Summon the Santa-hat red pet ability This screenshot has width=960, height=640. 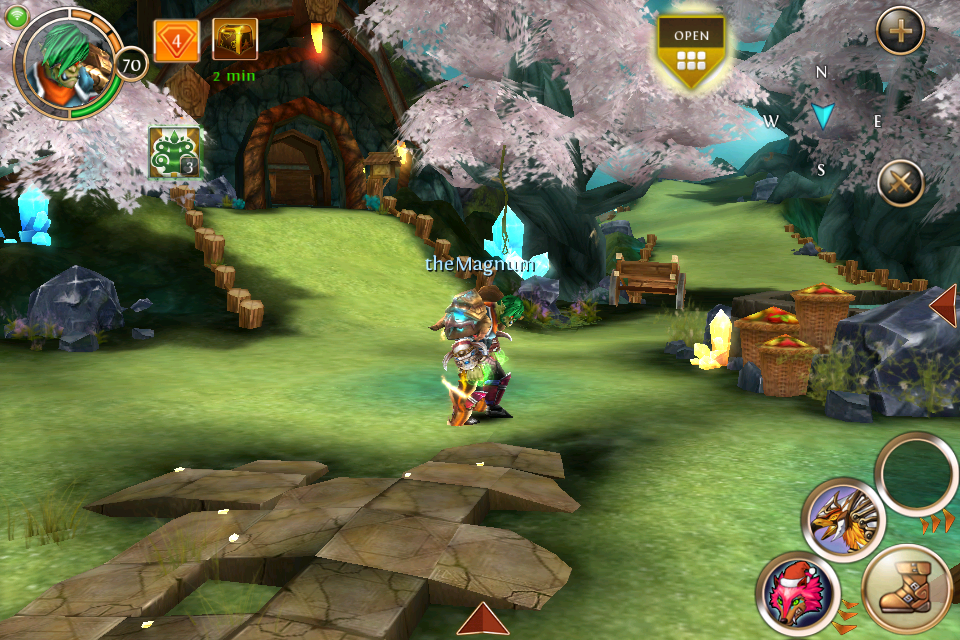(x=797, y=592)
